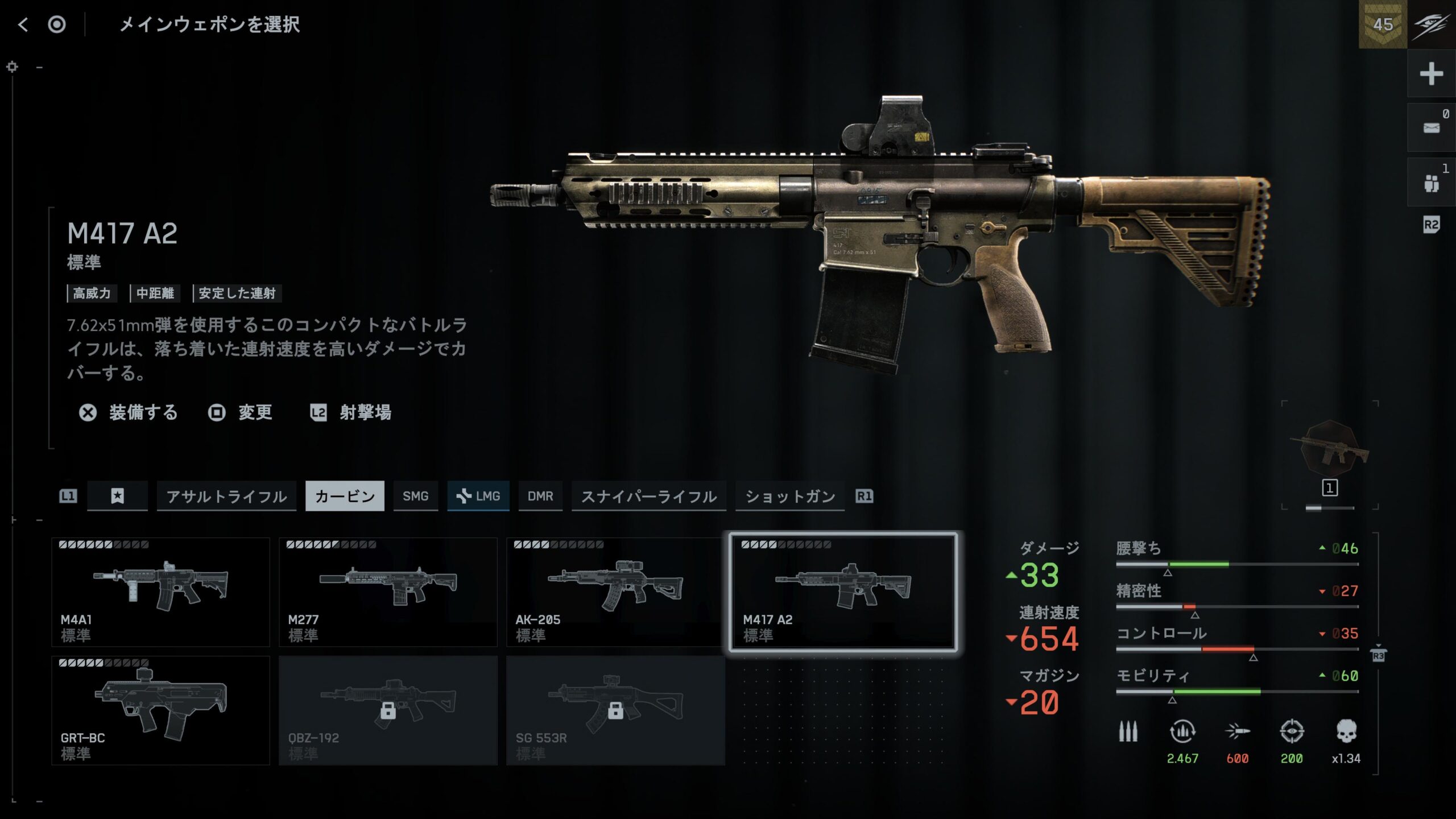Select the Carbine (カービン) tab
Screen dimensions: 1456x819
[x=345, y=497]
